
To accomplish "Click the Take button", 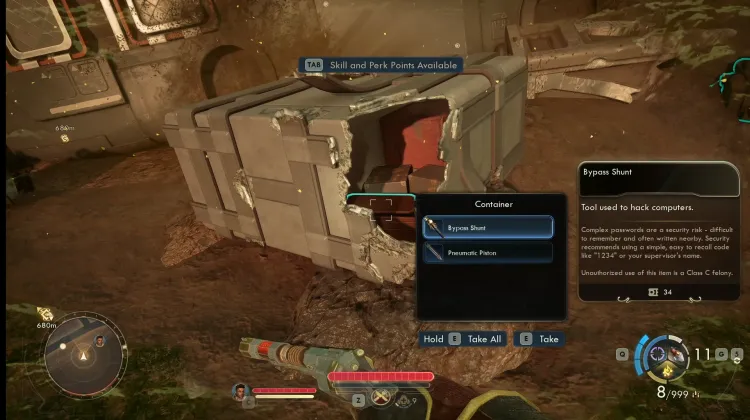I will [x=538, y=339].
